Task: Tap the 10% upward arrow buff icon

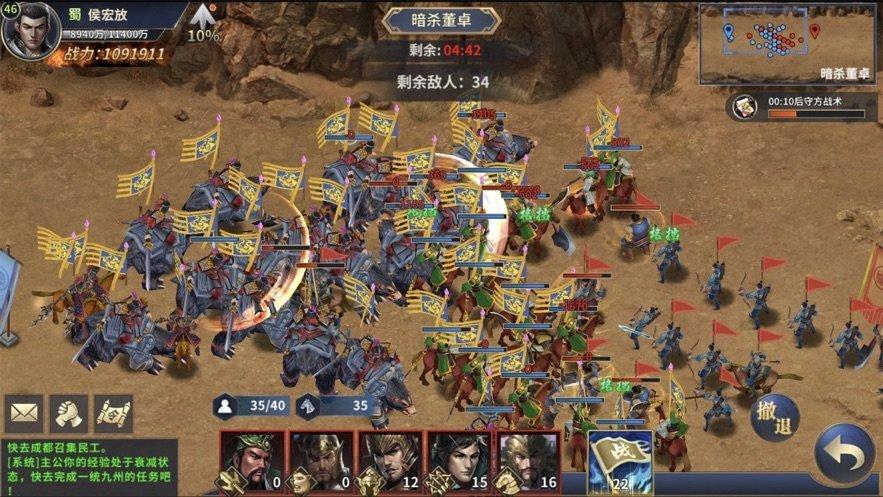Action: coord(204,20)
